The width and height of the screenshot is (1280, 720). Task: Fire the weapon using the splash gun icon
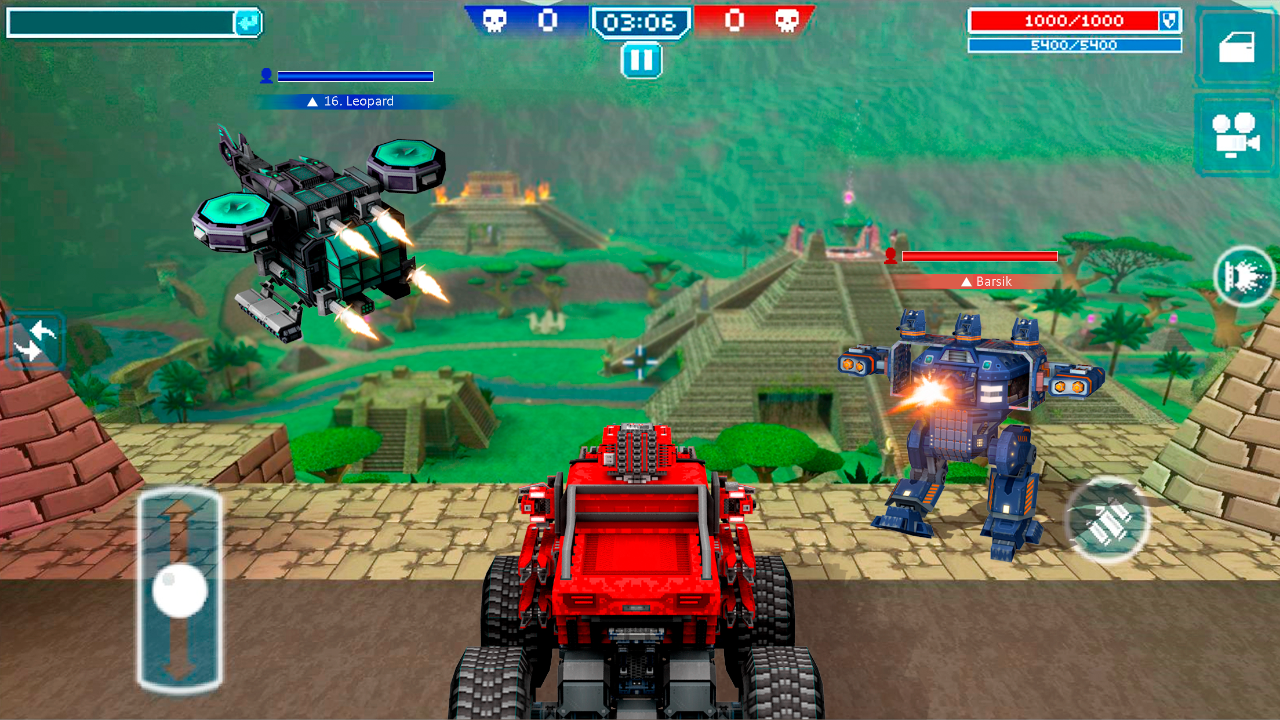(1244, 277)
